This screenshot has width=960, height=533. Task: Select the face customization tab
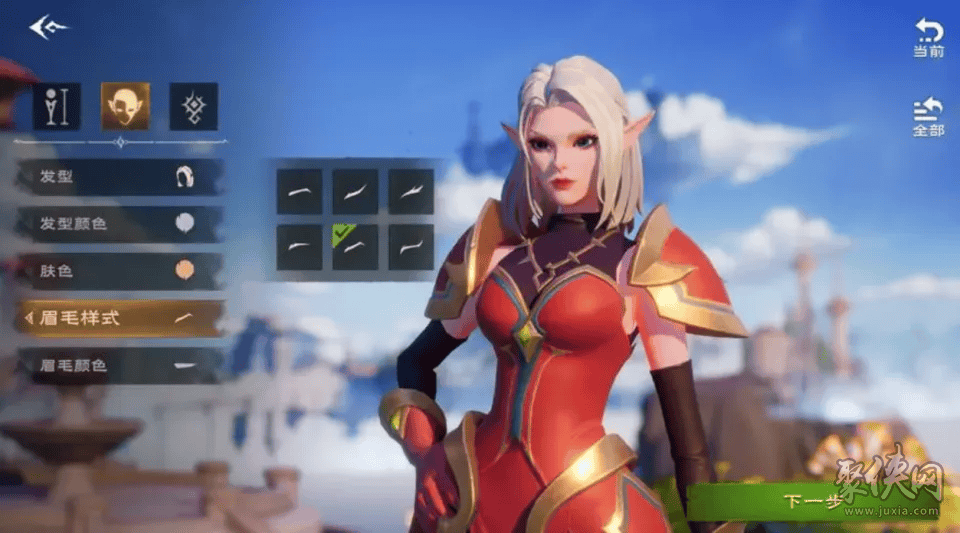tap(125, 106)
